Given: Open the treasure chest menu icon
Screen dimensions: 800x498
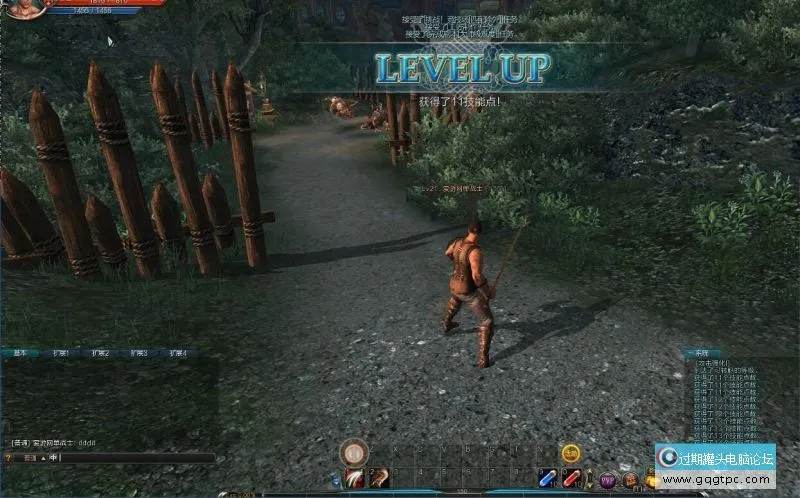Looking at the screenshot, I should [630, 480].
